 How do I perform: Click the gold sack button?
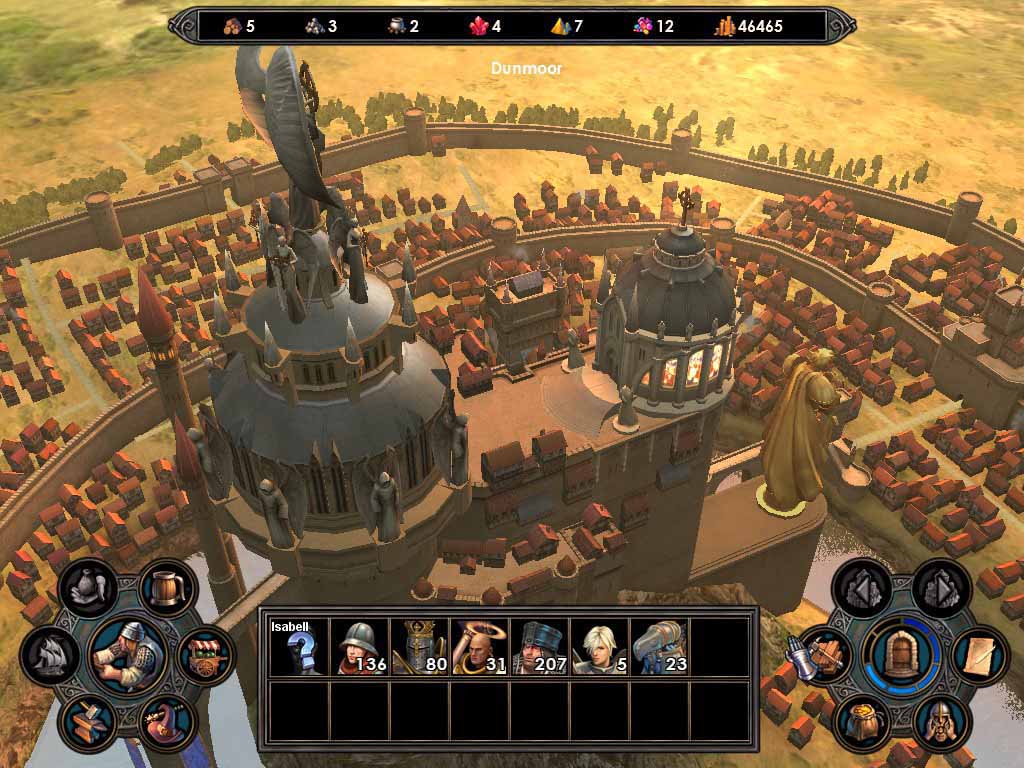[862, 722]
